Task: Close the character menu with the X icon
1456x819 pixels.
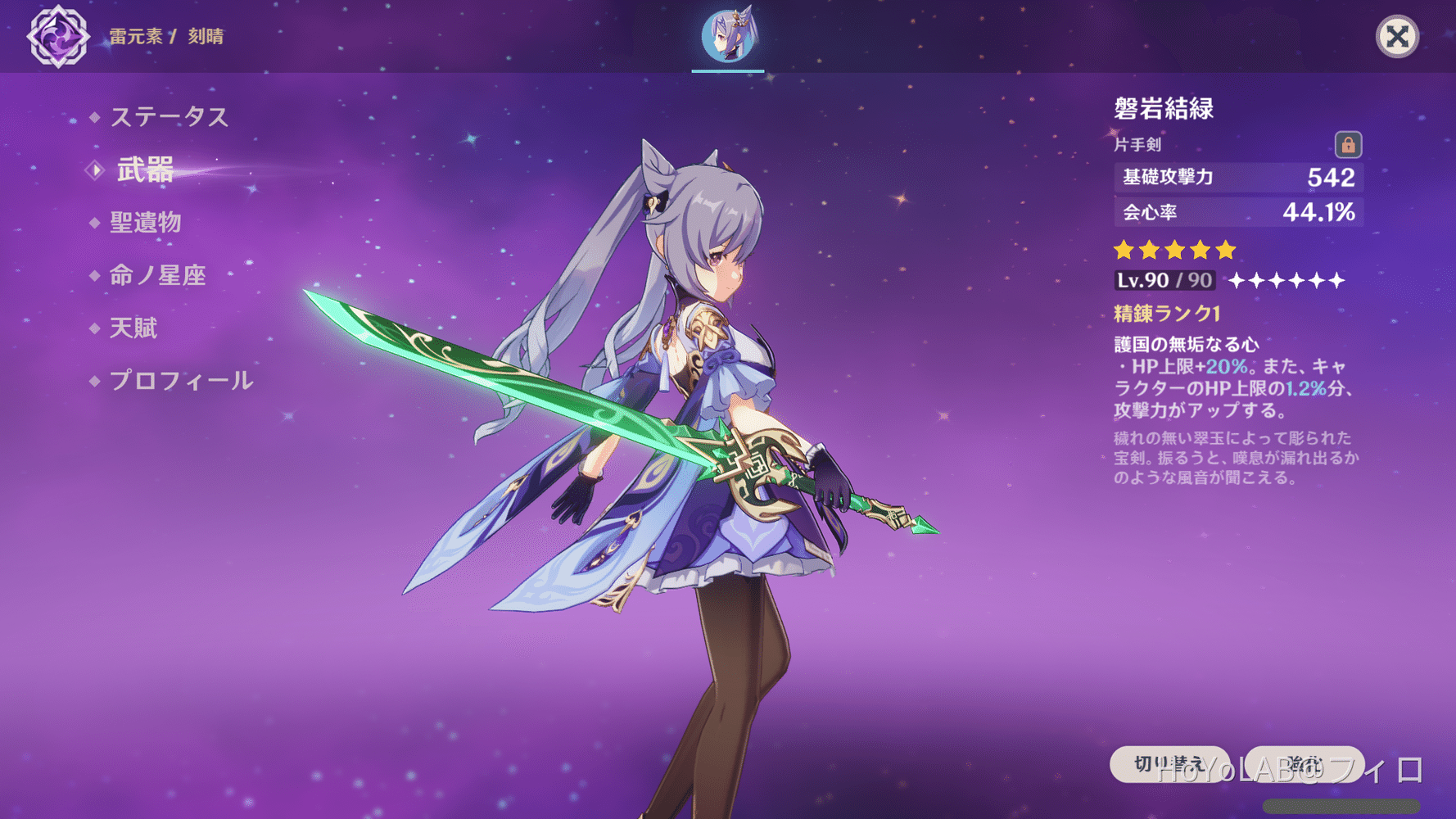Action: coord(1398,36)
